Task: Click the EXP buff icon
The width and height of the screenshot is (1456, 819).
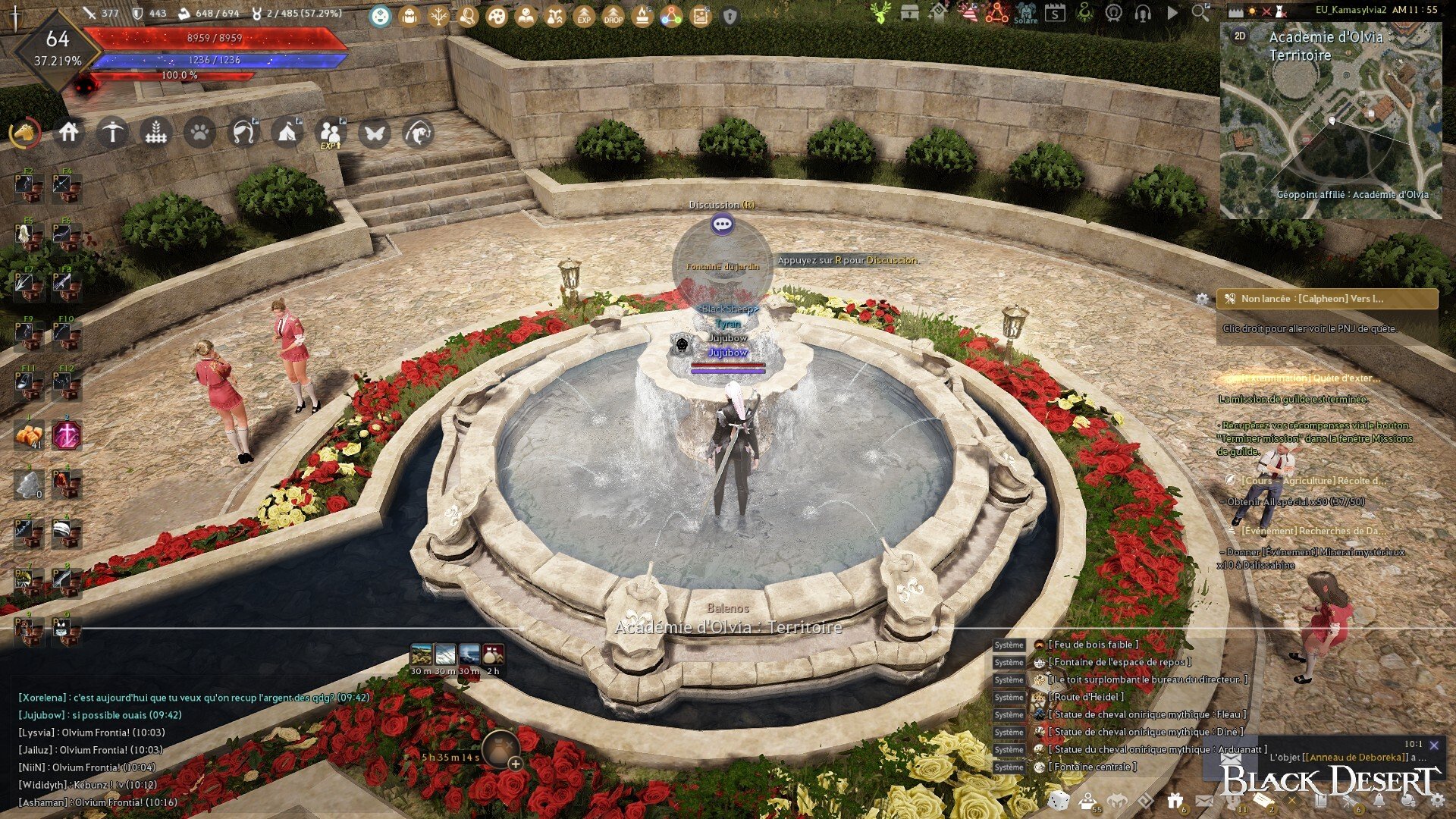Action: click(584, 16)
